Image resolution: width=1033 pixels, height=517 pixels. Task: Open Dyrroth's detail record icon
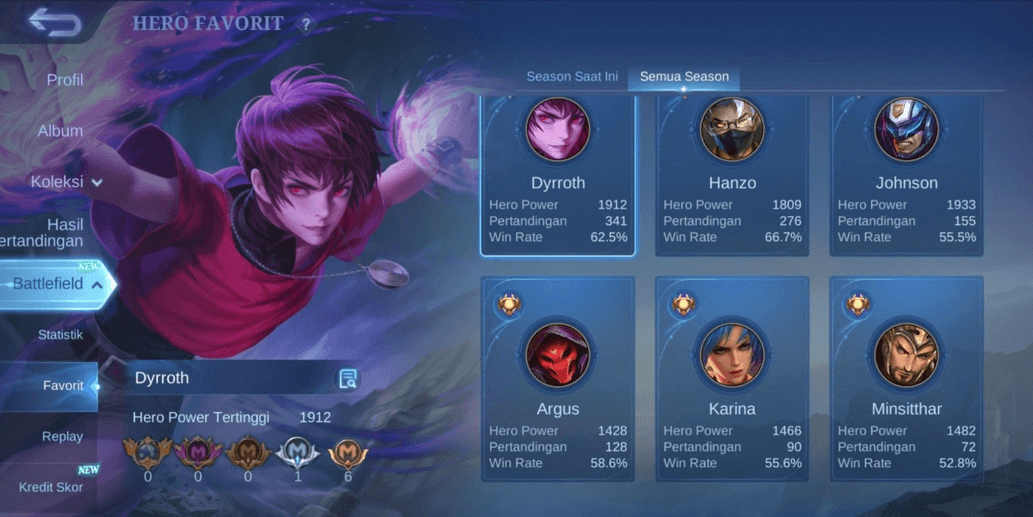[347, 378]
